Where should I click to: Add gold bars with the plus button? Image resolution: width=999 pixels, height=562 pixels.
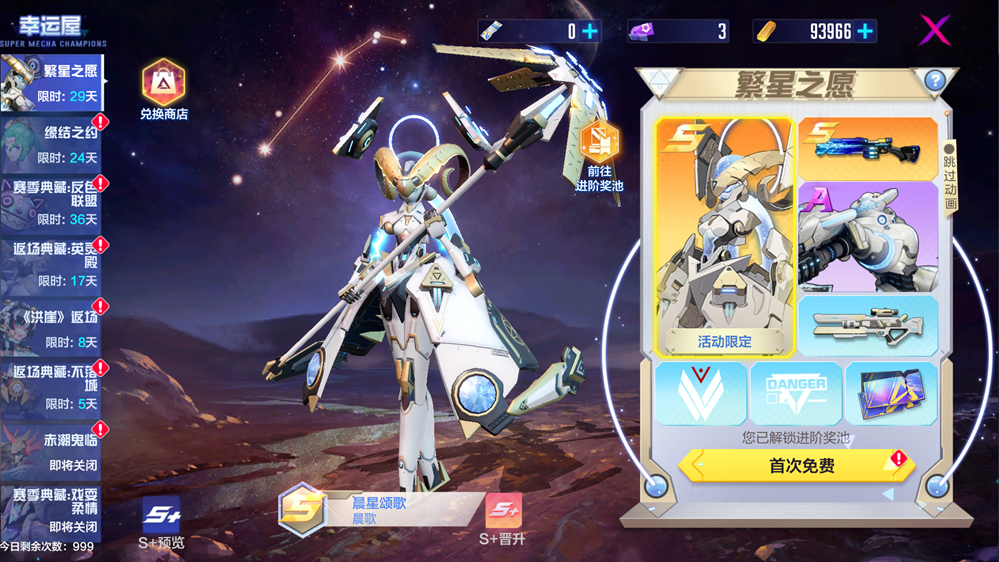(x=865, y=31)
